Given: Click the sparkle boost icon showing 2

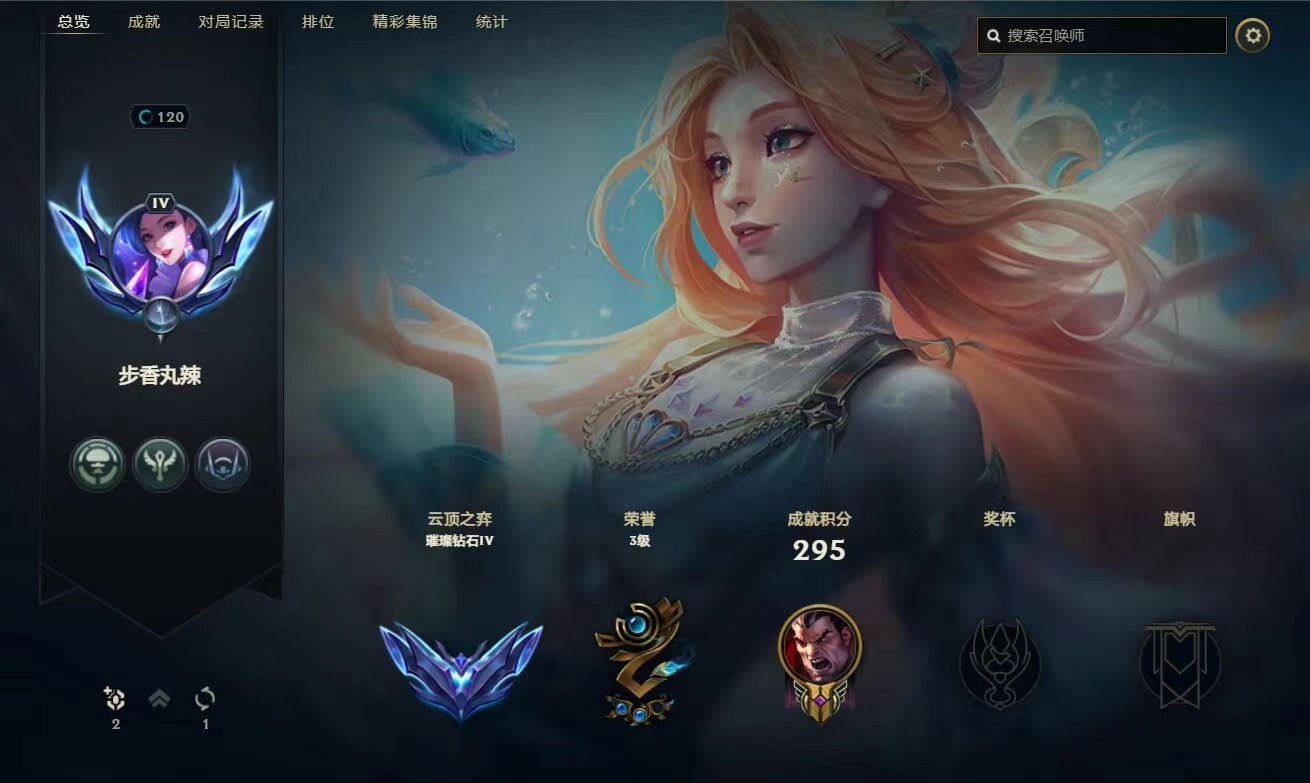Looking at the screenshot, I should pyautogui.click(x=115, y=699).
